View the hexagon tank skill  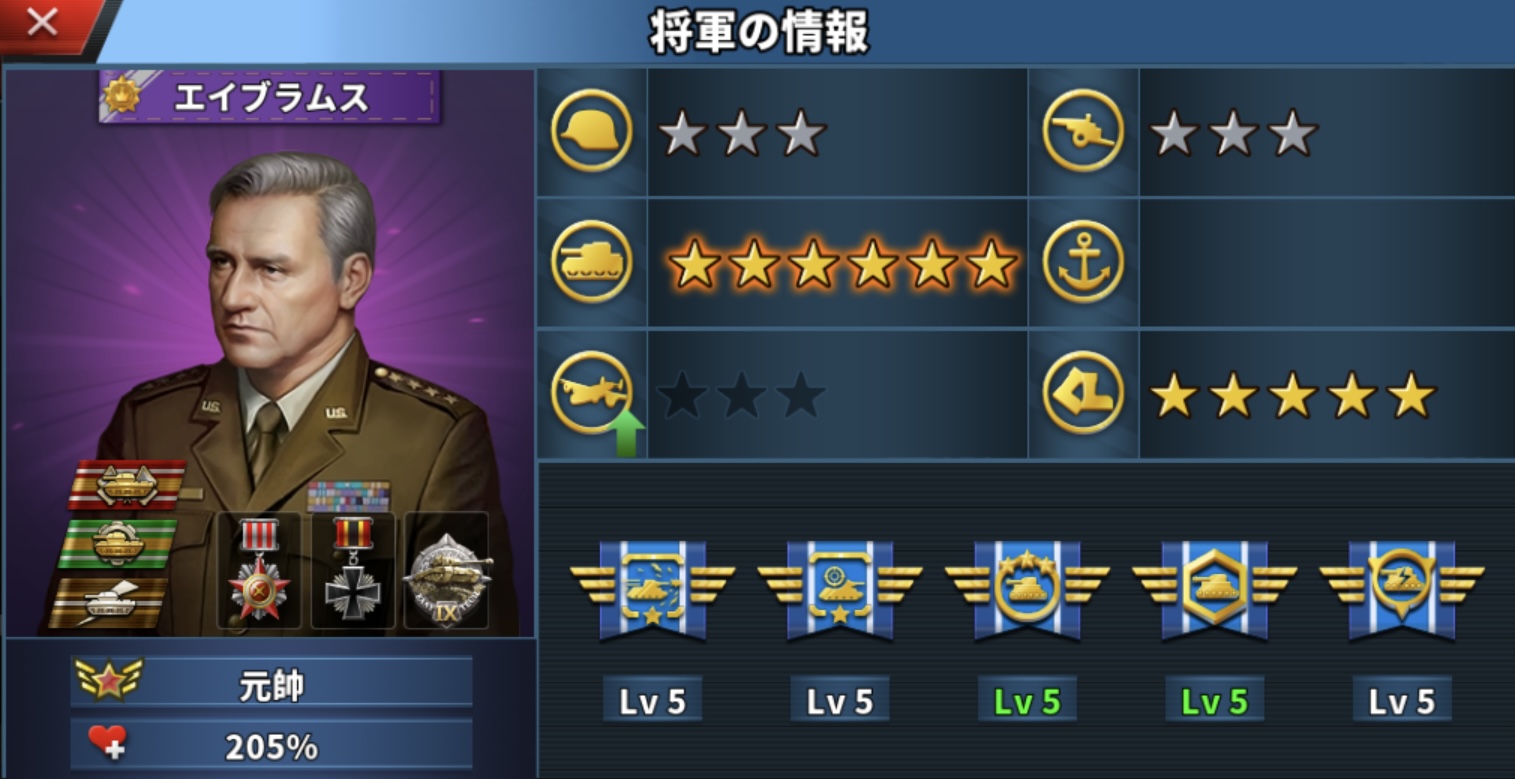tap(1214, 590)
